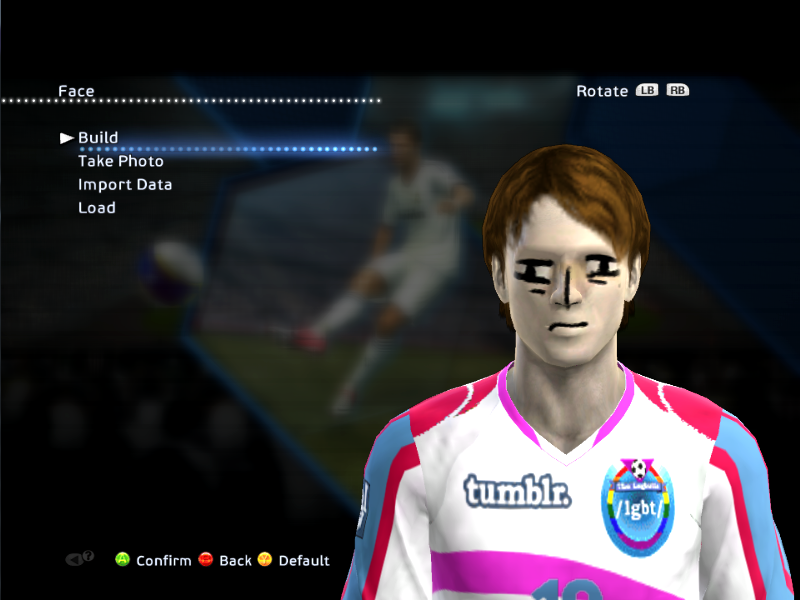800x600 pixels.
Task: Select the Build menu option
Action: (x=98, y=138)
